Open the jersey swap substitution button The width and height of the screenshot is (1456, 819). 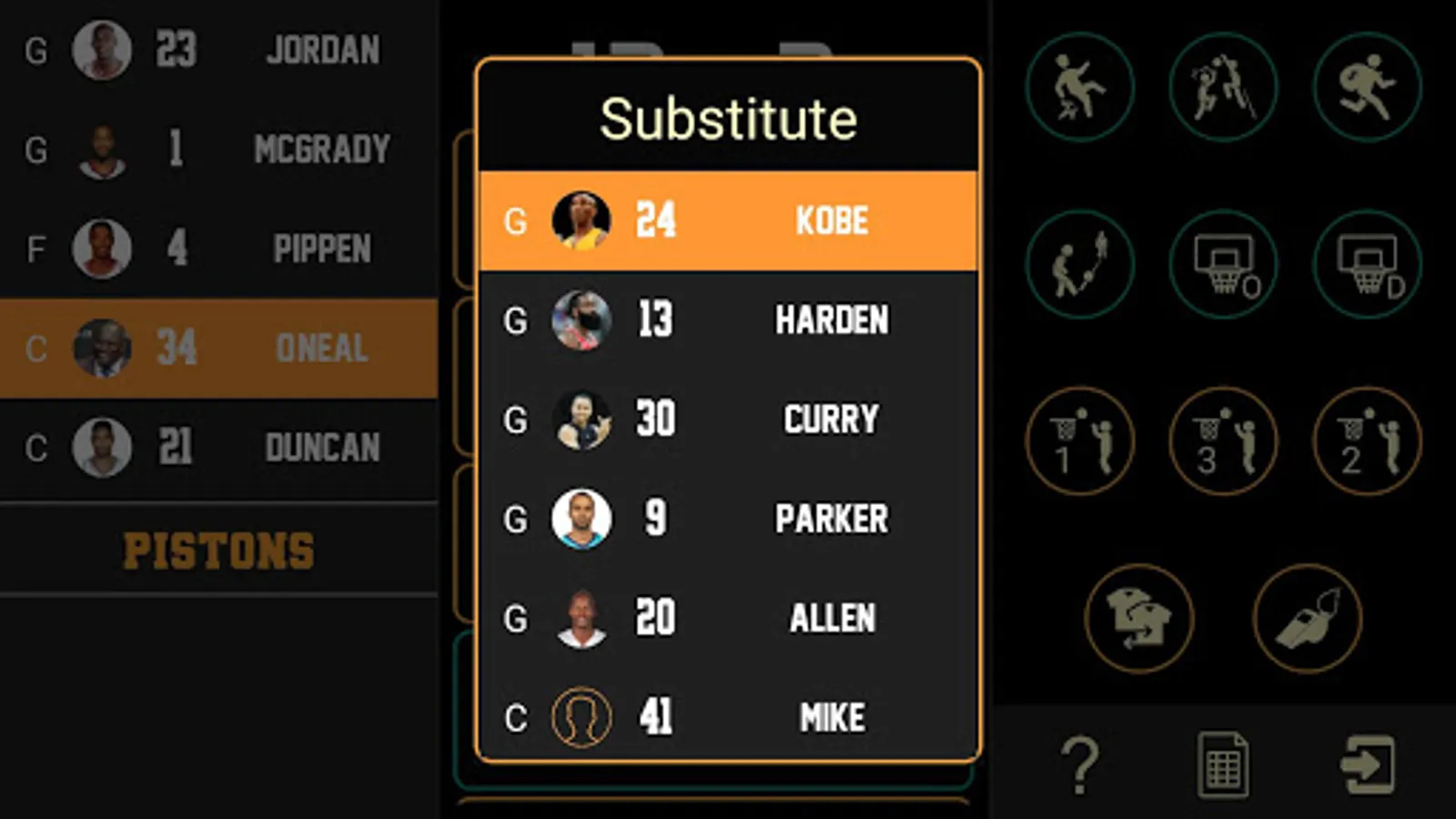click(1138, 619)
